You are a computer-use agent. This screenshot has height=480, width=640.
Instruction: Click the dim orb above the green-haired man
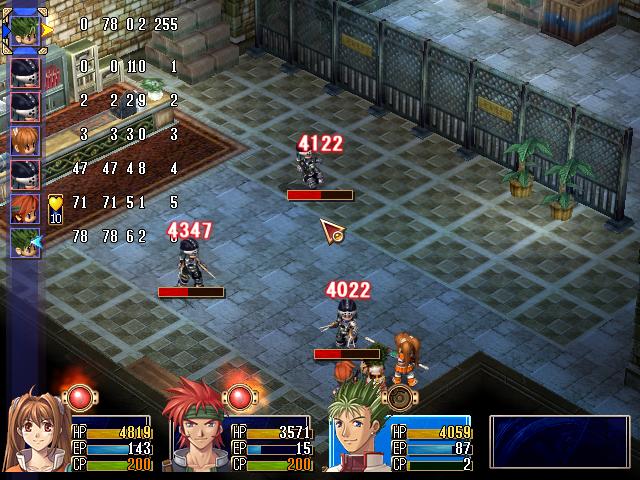(x=399, y=397)
